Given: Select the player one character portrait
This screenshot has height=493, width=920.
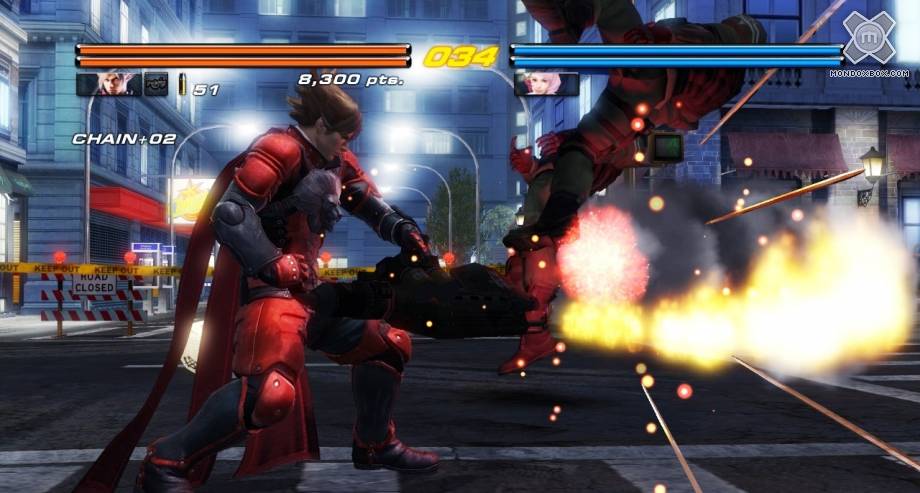Looking at the screenshot, I should click(x=108, y=84).
